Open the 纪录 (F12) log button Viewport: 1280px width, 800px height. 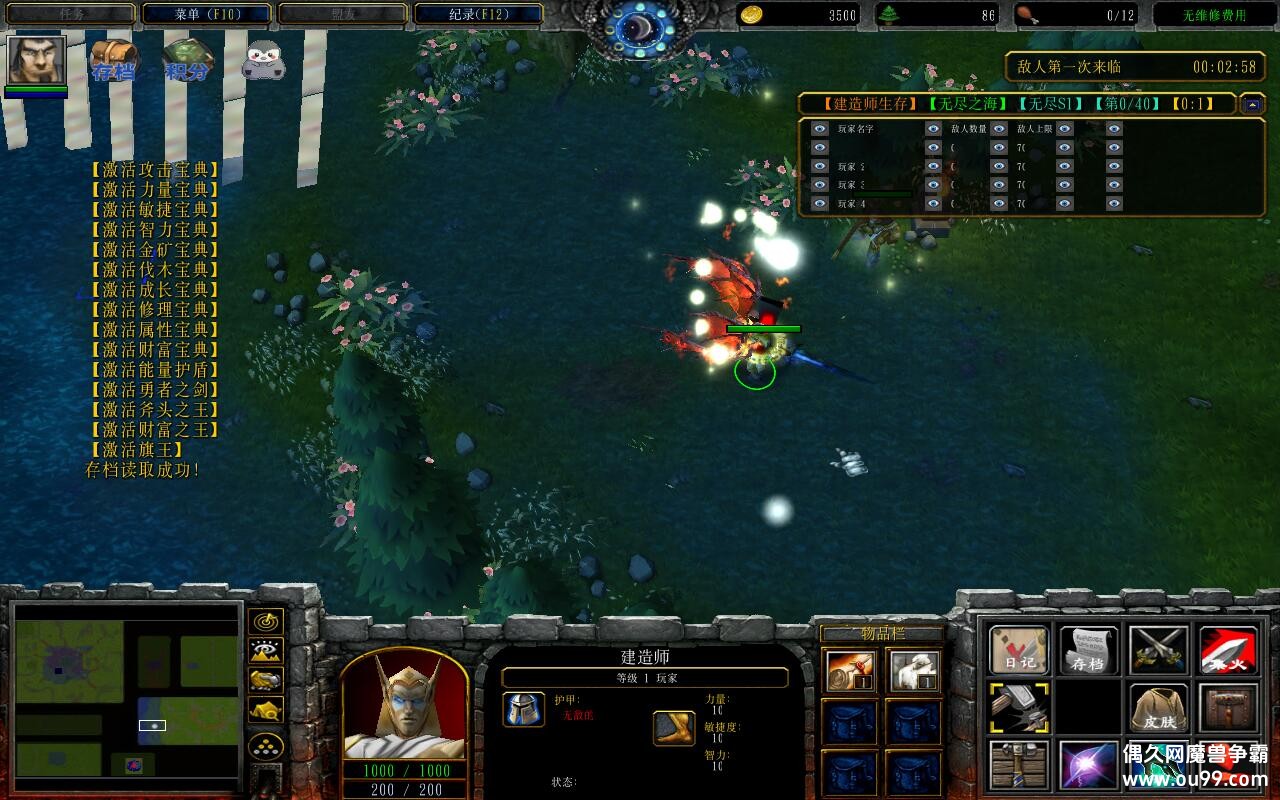[478, 14]
